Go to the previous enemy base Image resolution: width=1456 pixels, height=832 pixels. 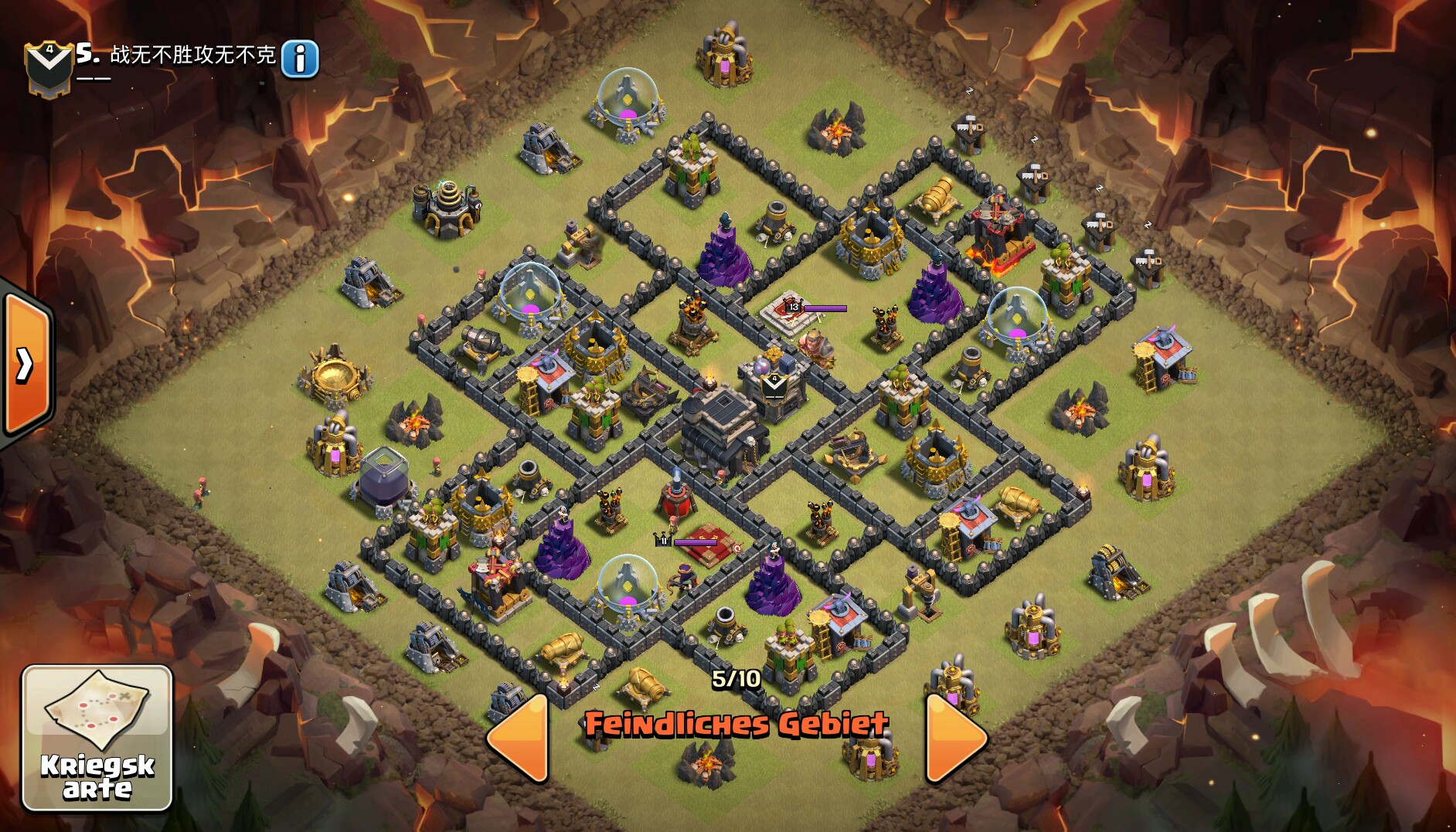coord(520,738)
